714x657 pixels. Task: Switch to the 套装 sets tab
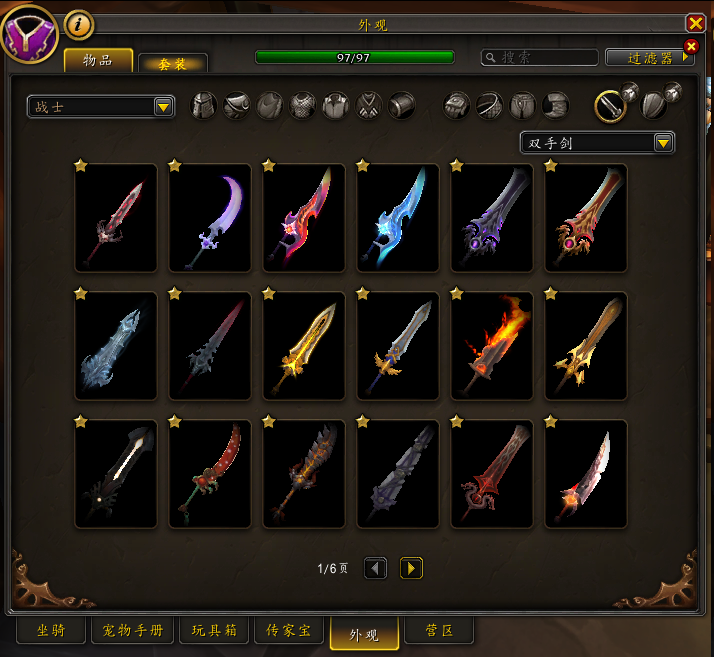pyautogui.click(x=173, y=63)
